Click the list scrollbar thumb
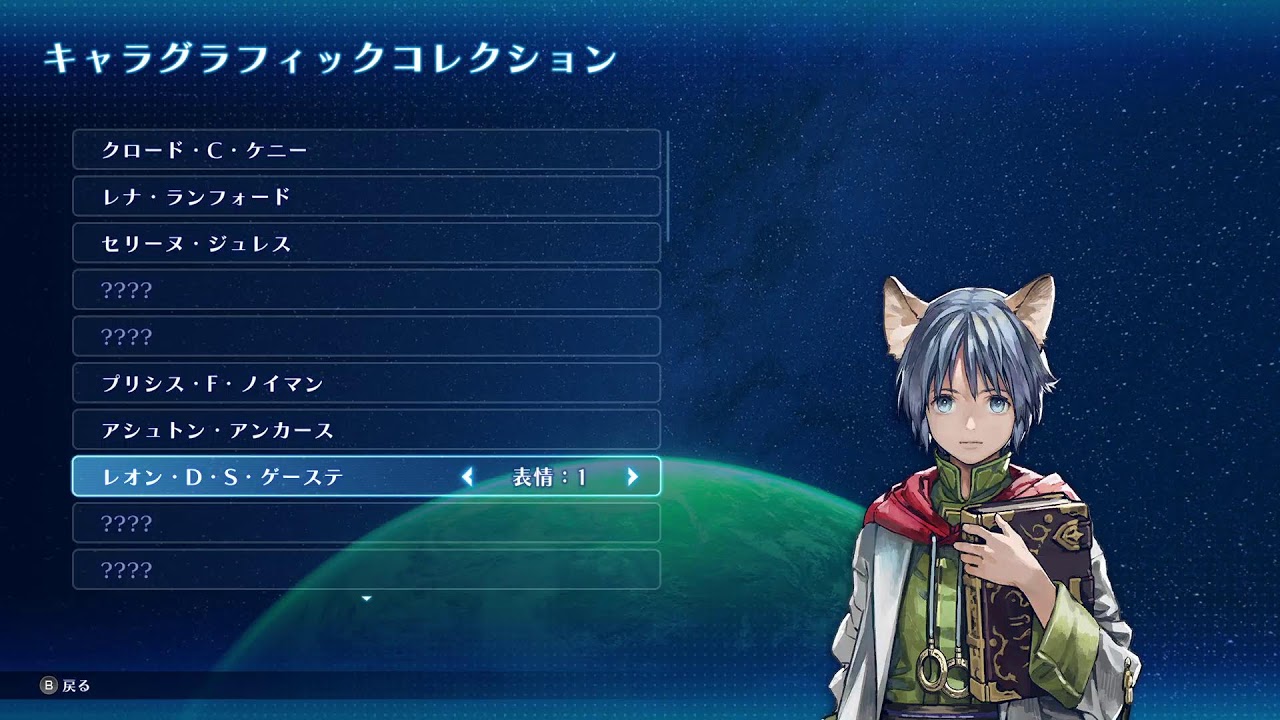 pos(667,185)
